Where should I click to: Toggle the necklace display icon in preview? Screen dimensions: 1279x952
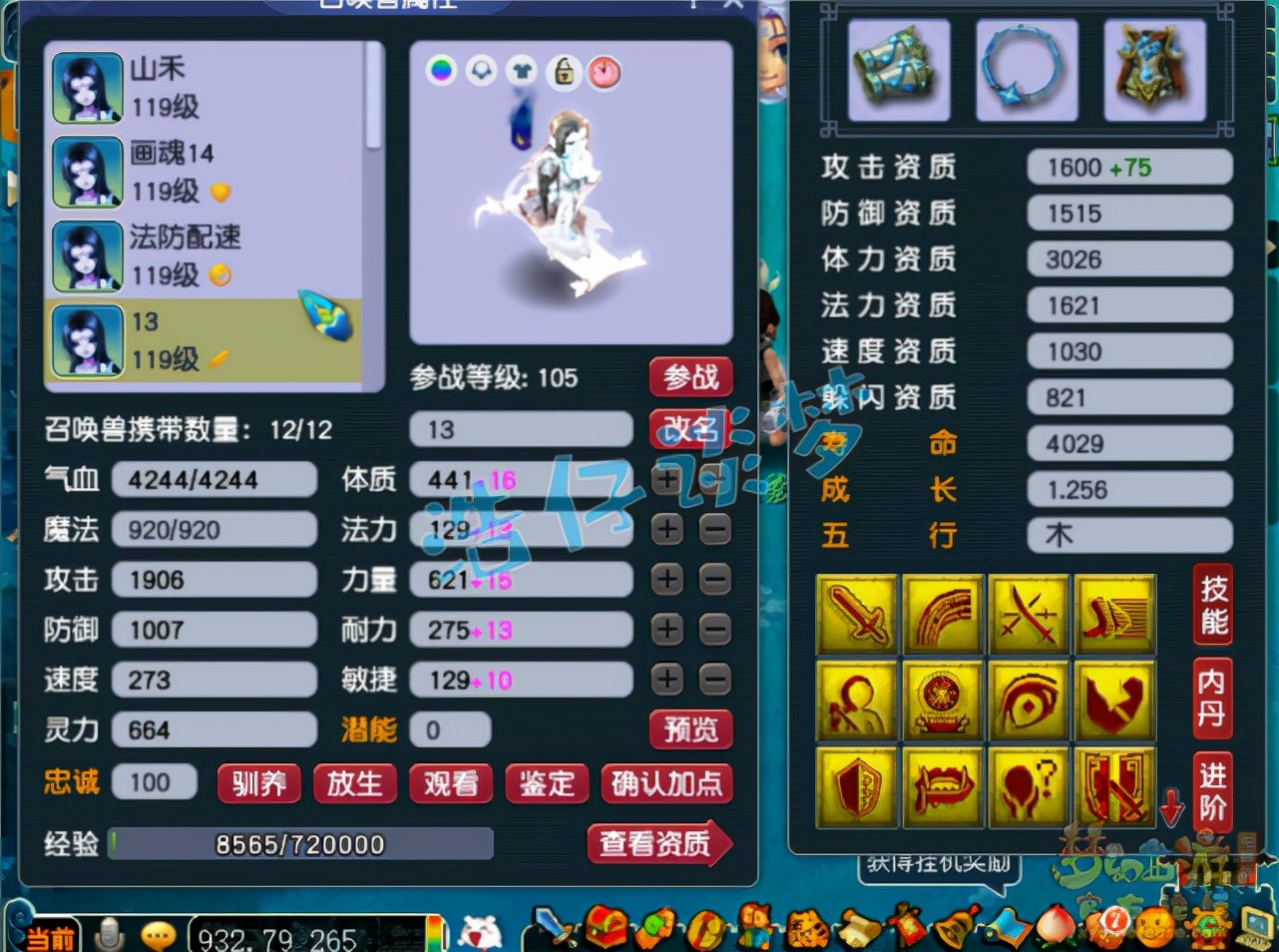tap(481, 73)
